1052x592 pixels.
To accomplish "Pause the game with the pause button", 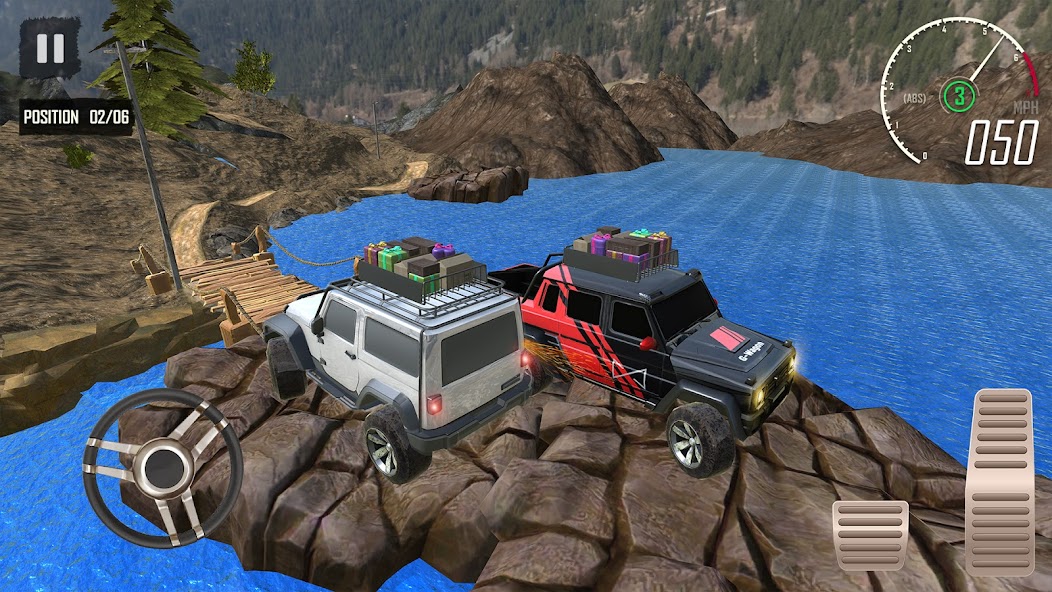I will [50, 49].
